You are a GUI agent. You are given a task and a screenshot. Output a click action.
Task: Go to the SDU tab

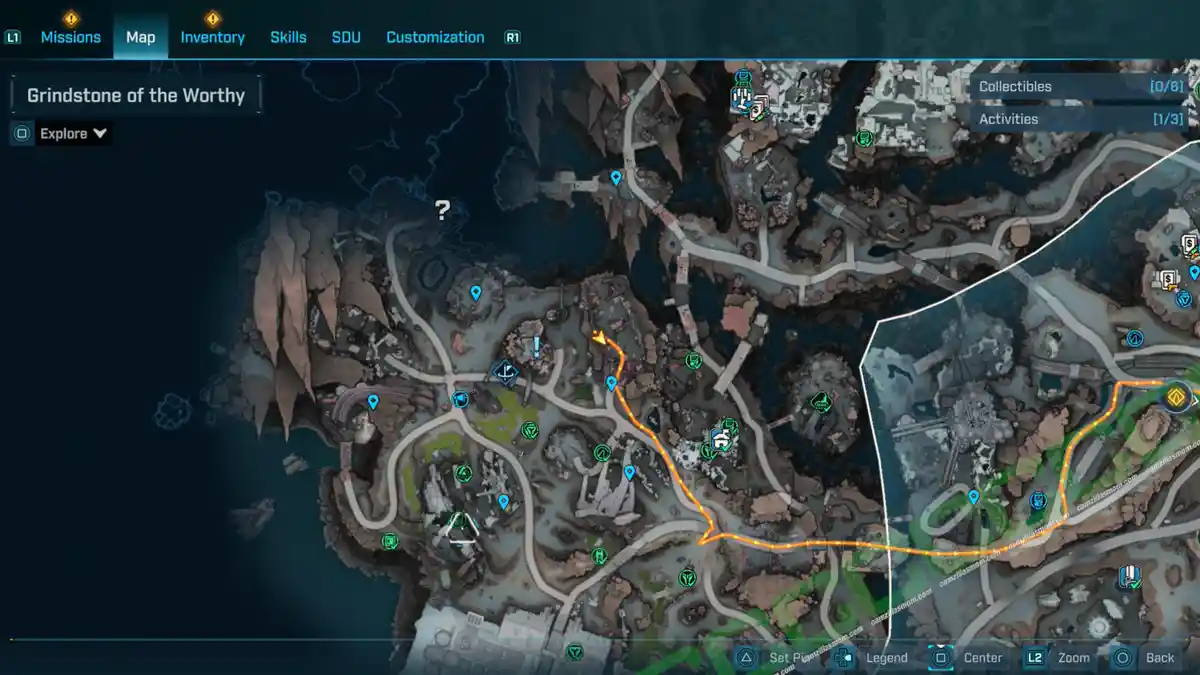point(346,37)
